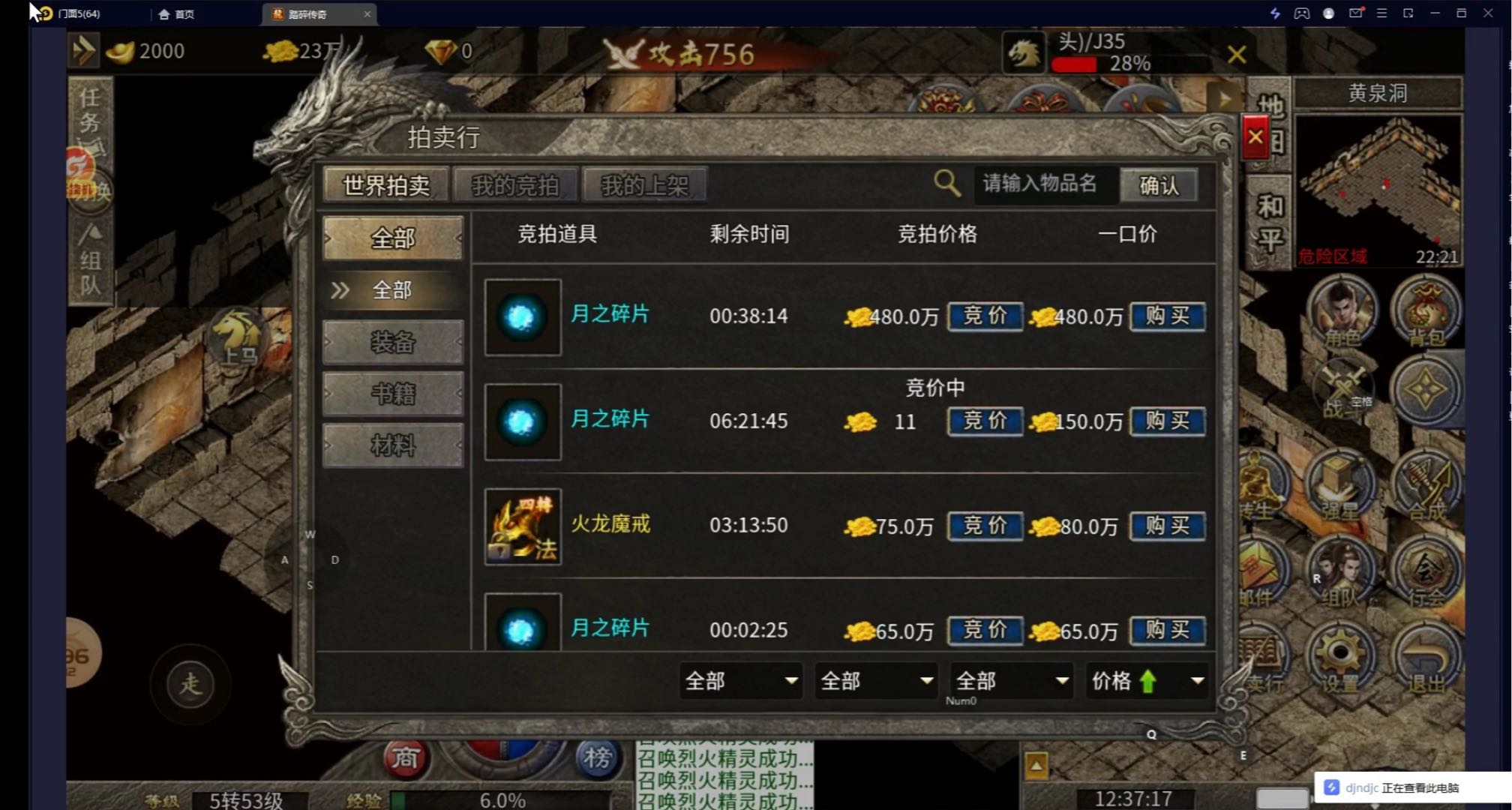Select the 装备 equipment category filter

pos(393,342)
